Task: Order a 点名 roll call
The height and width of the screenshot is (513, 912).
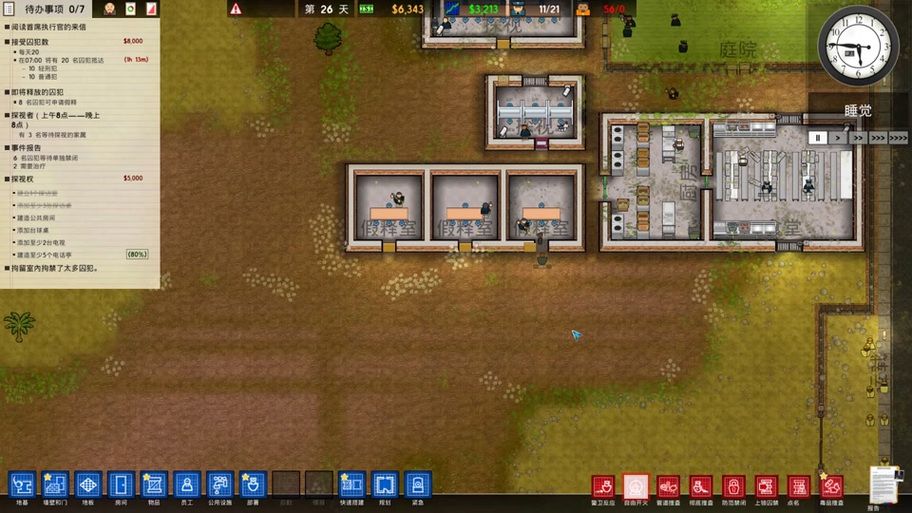Action: coord(800,487)
